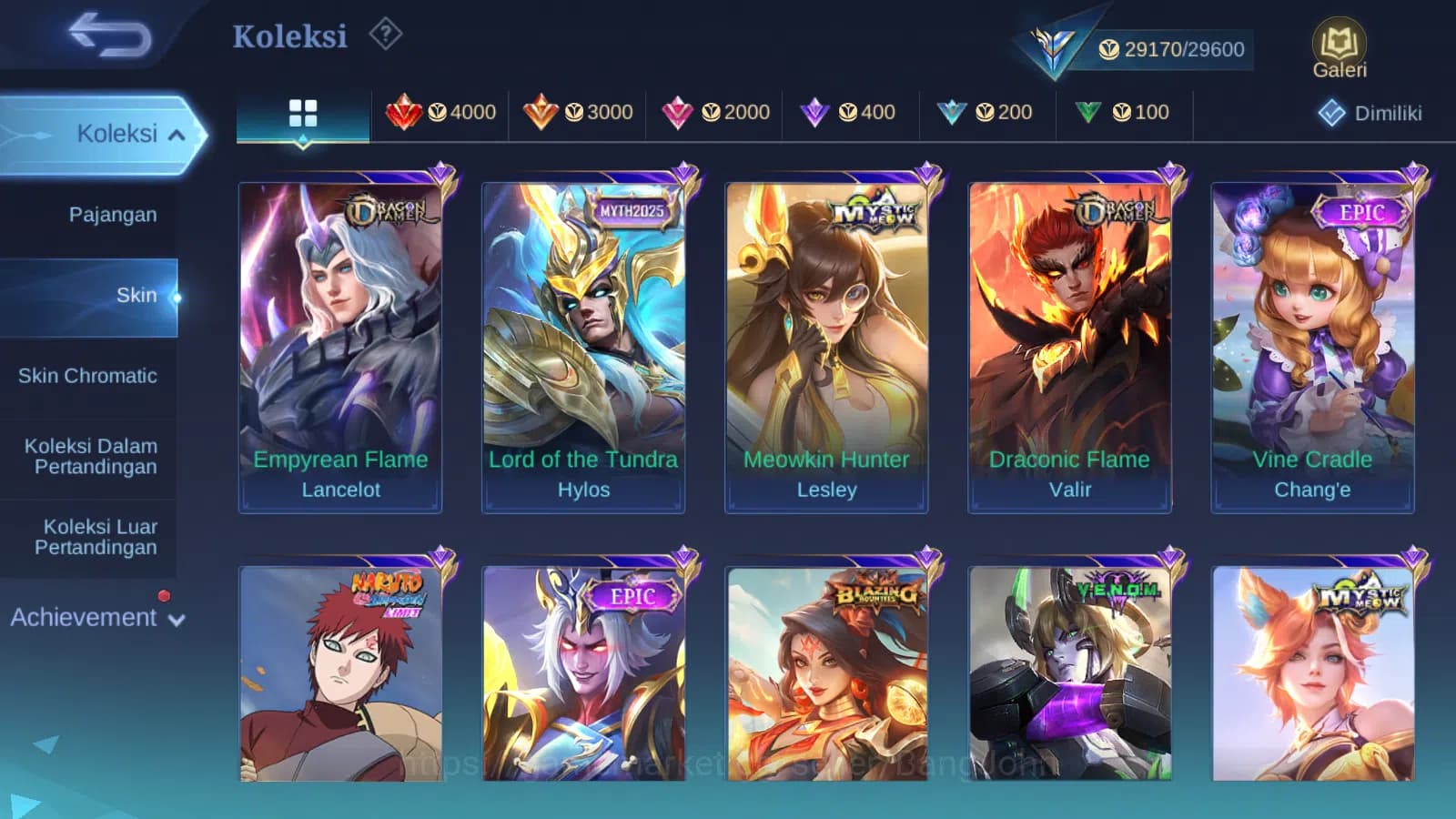Screen dimensions: 1456x819
Task: Select the Skin tab in the sidebar
Action: click(138, 295)
